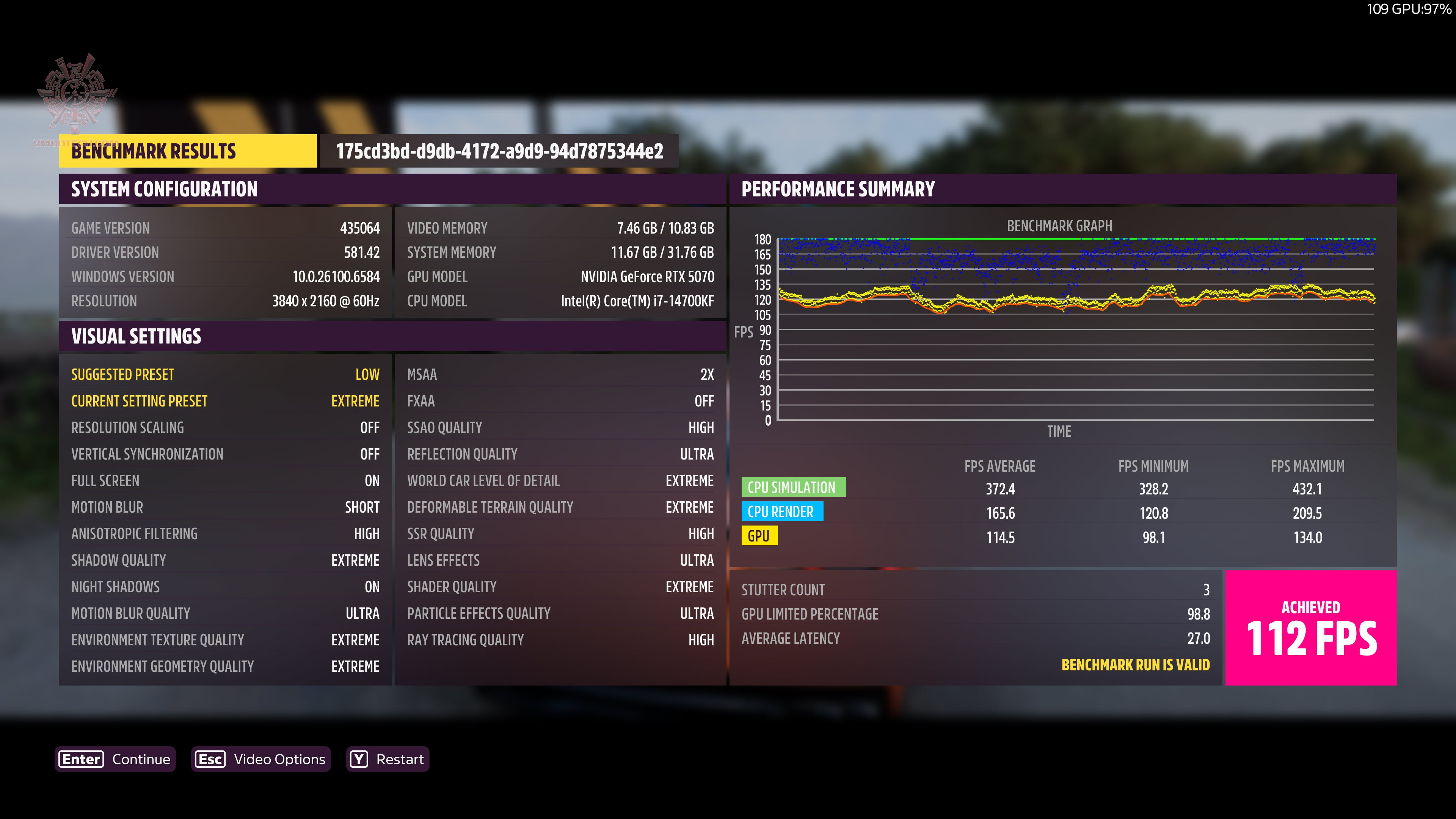Viewport: 1456px width, 819px height.
Task: Click the pink ACHIEVED 112 FPS badge
Action: click(1311, 628)
